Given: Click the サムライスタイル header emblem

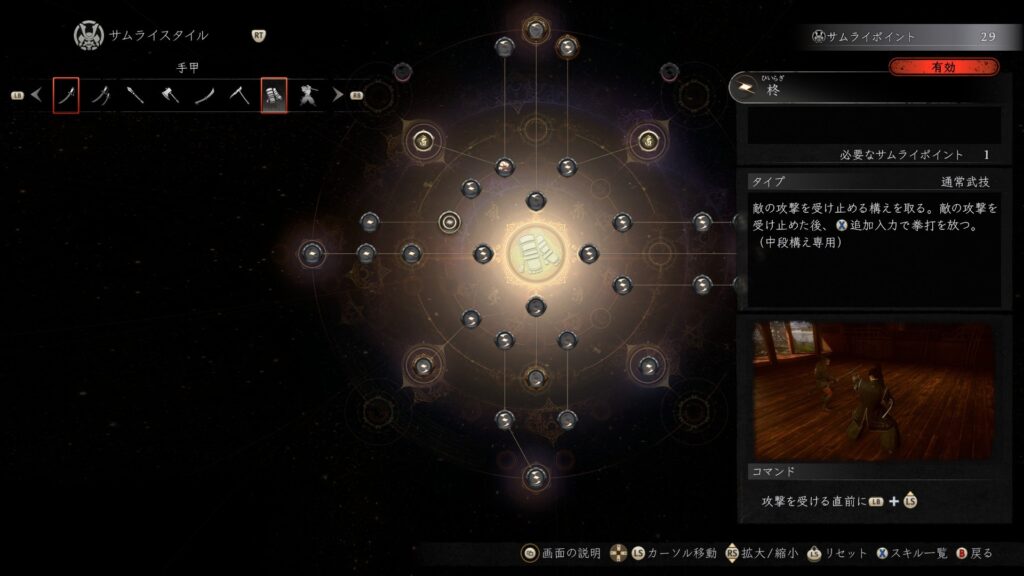Looking at the screenshot, I should point(88,36).
